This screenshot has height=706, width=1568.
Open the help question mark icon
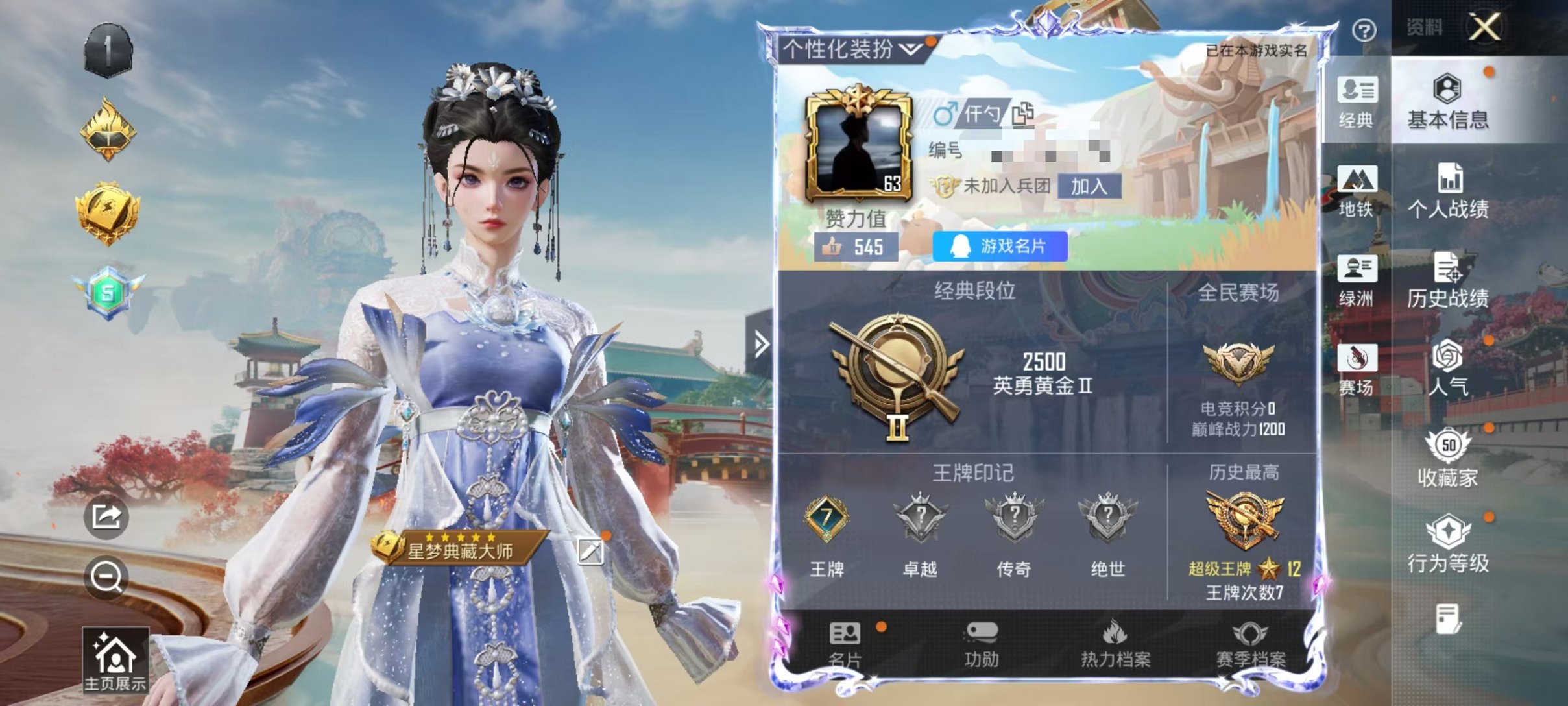click(1366, 29)
